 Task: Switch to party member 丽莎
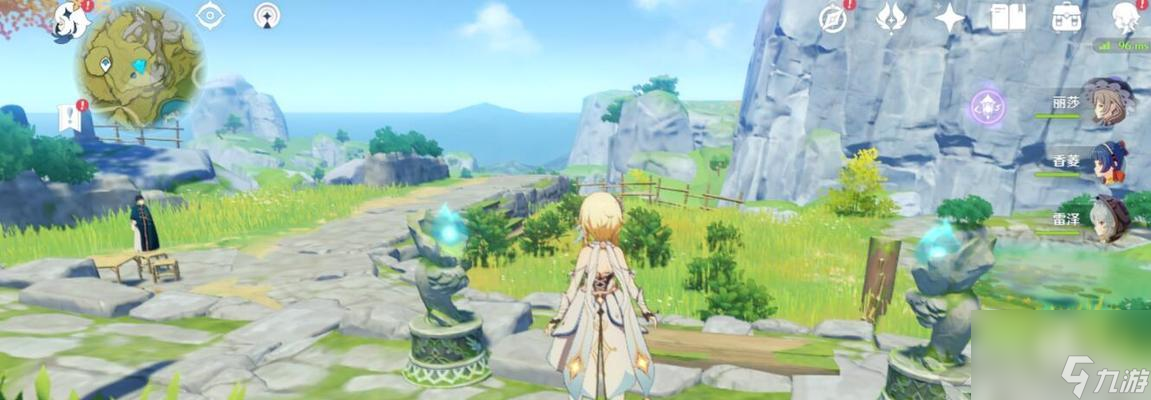(1107, 102)
